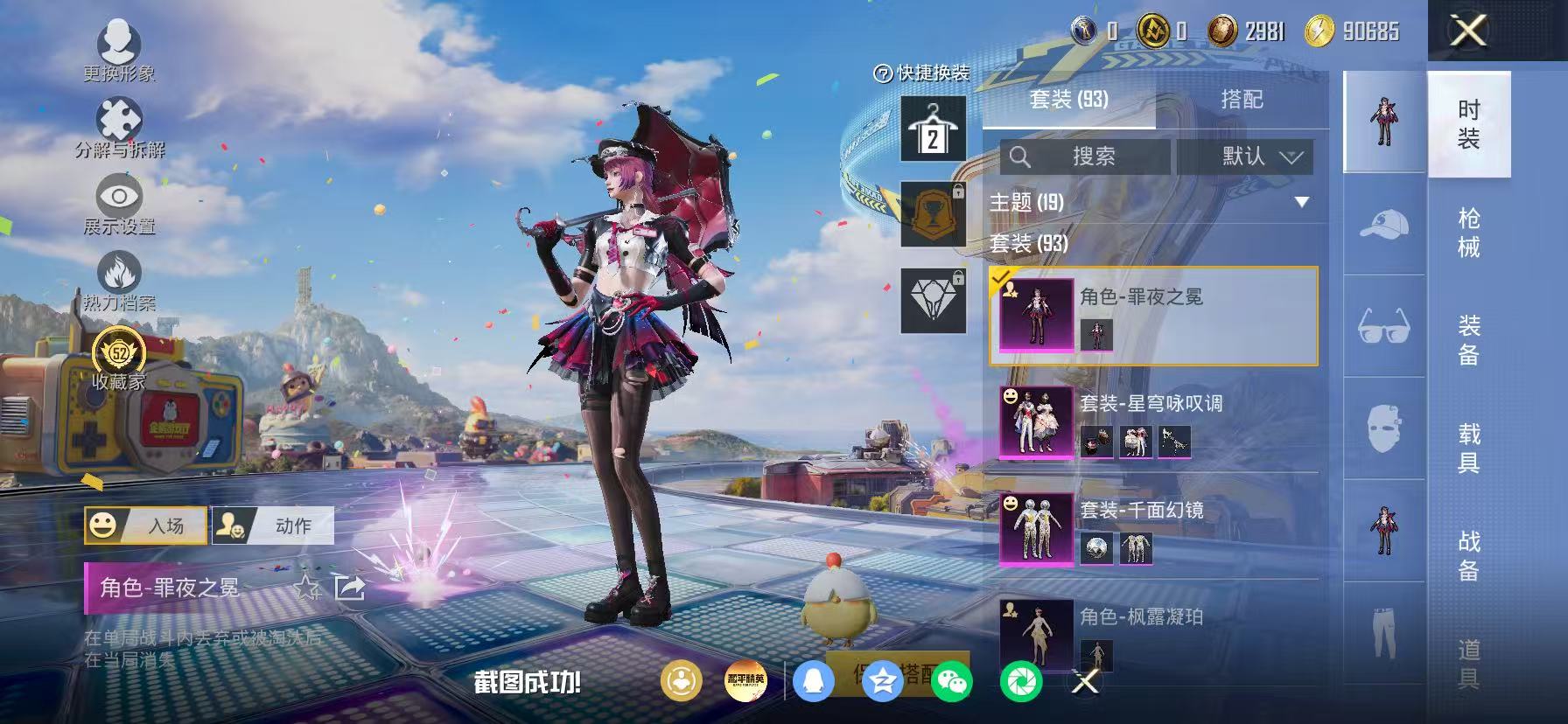Open 更换形象 avatar change
Viewport: 1568px width, 724px height.
[119, 49]
